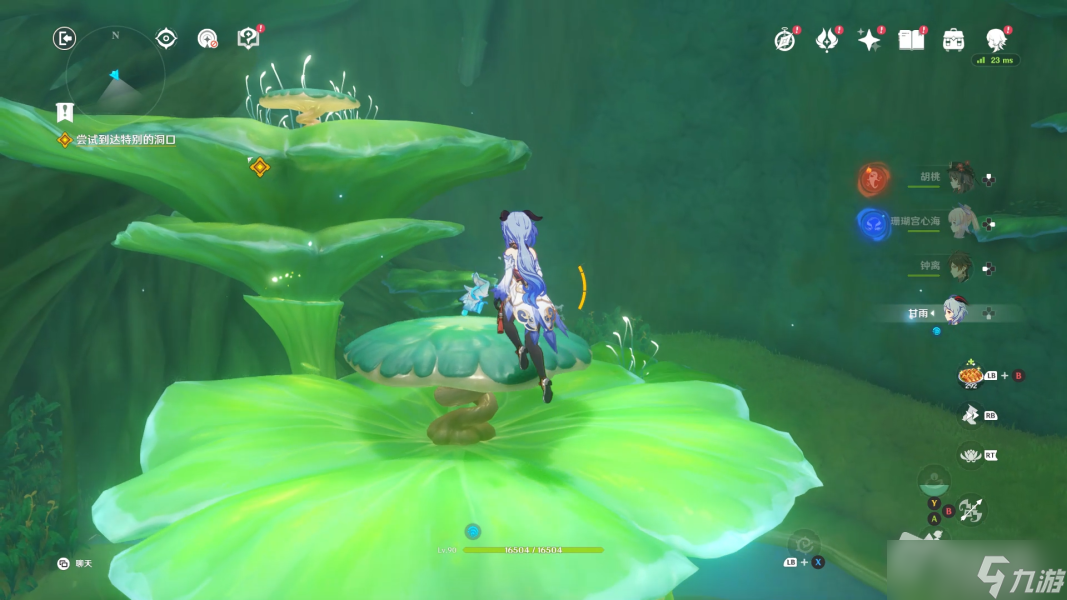Screen dimensions: 1067x600
Task: Open the four-point star wish icon
Action: coord(869,39)
